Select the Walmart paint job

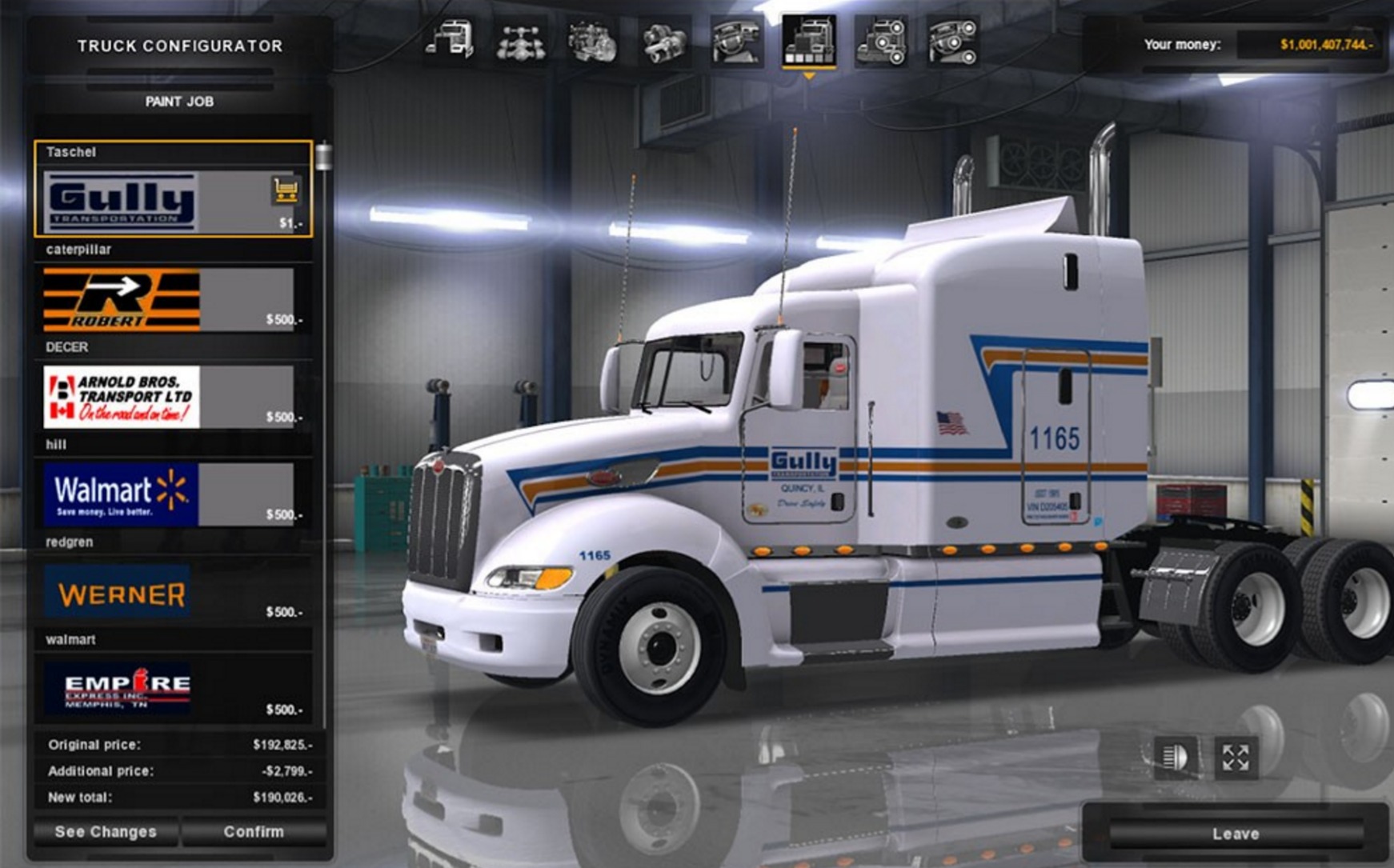(x=122, y=494)
